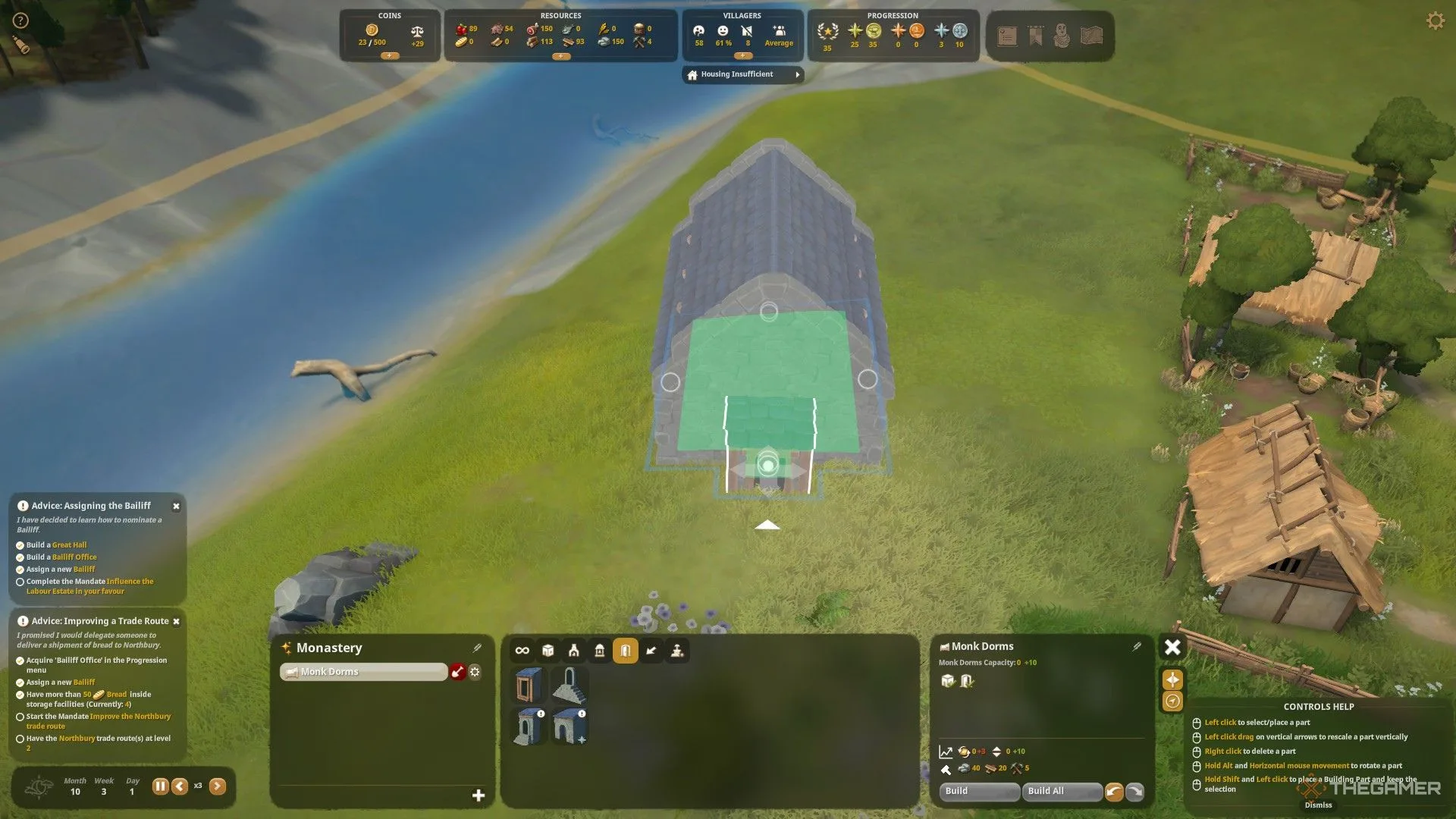
Task: Select the wooden door frame part
Action: (529, 685)
